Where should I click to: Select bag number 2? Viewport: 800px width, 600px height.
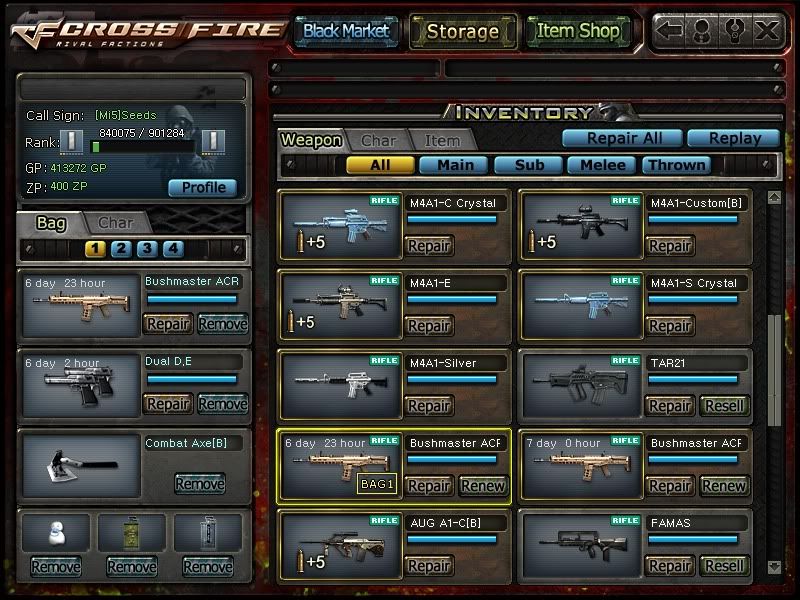121,249
